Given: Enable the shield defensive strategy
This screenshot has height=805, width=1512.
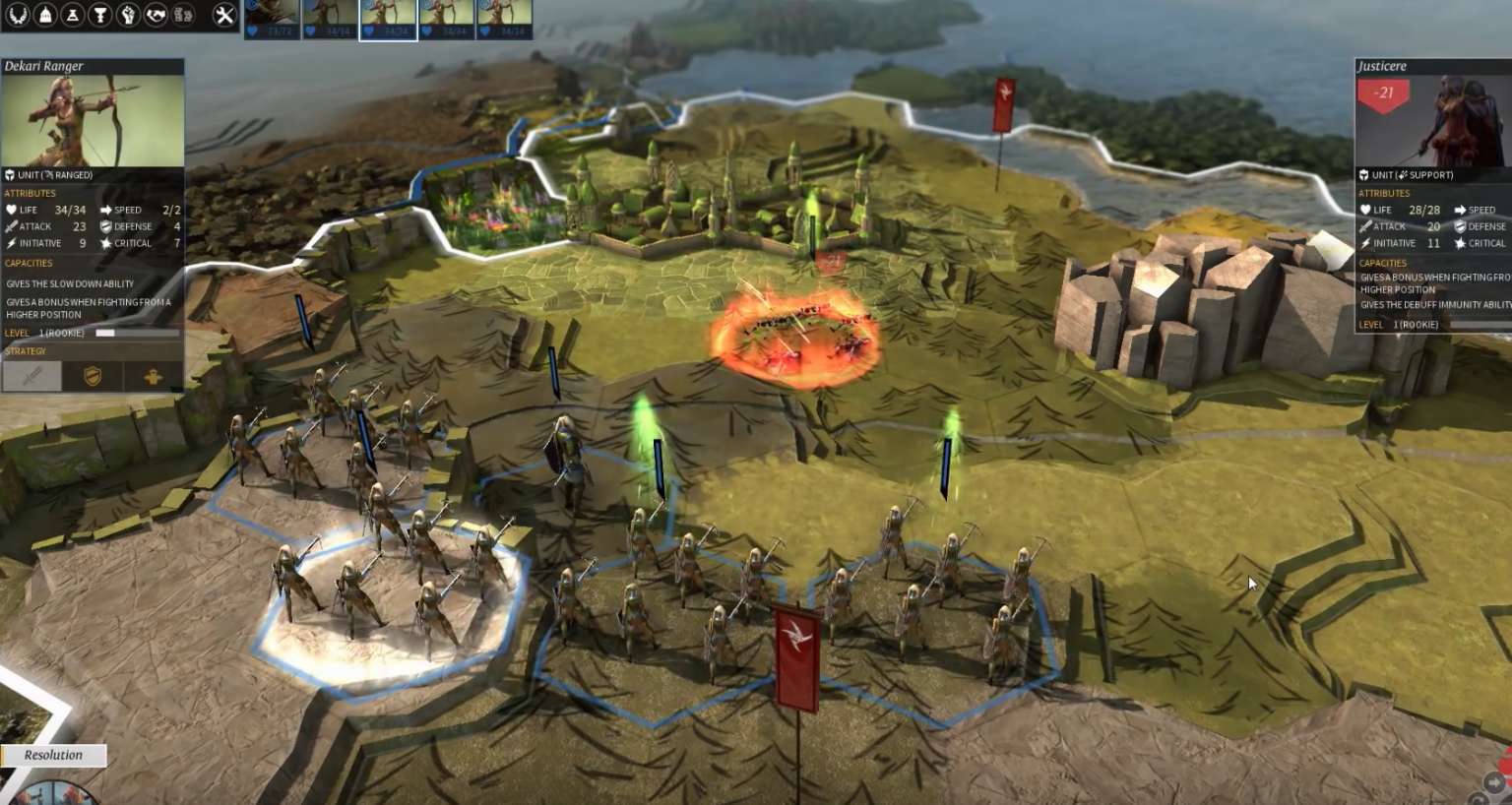Looking at the screenshot, I should [x=92, y=375].
